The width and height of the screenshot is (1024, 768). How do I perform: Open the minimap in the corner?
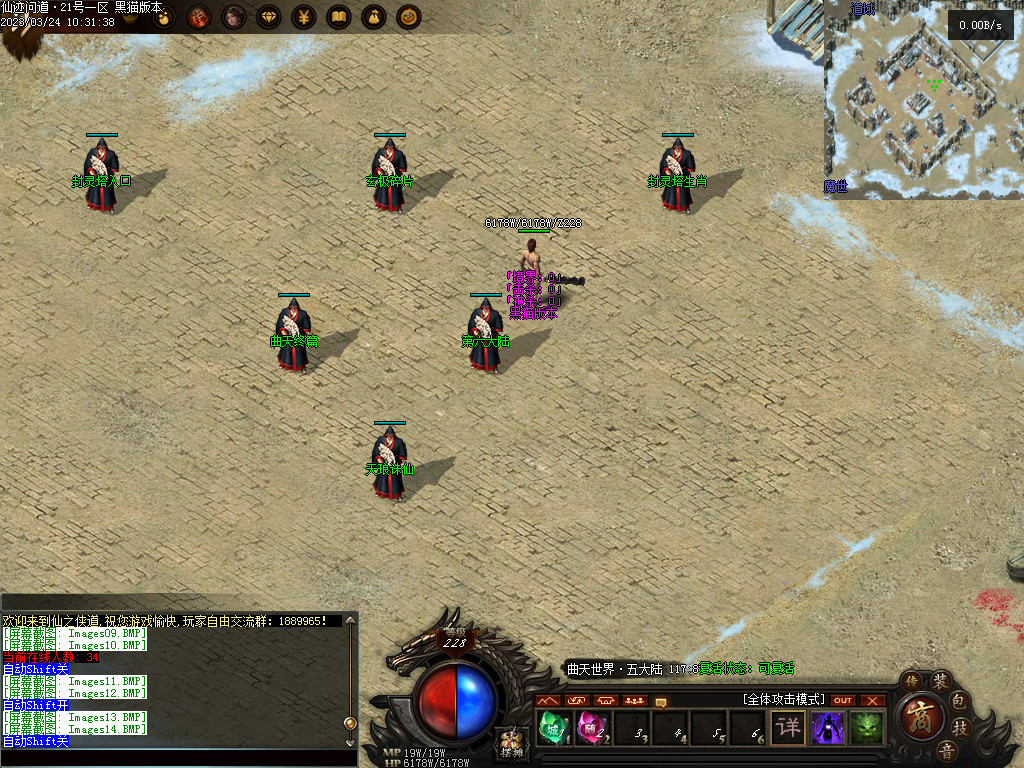(922, 98)
